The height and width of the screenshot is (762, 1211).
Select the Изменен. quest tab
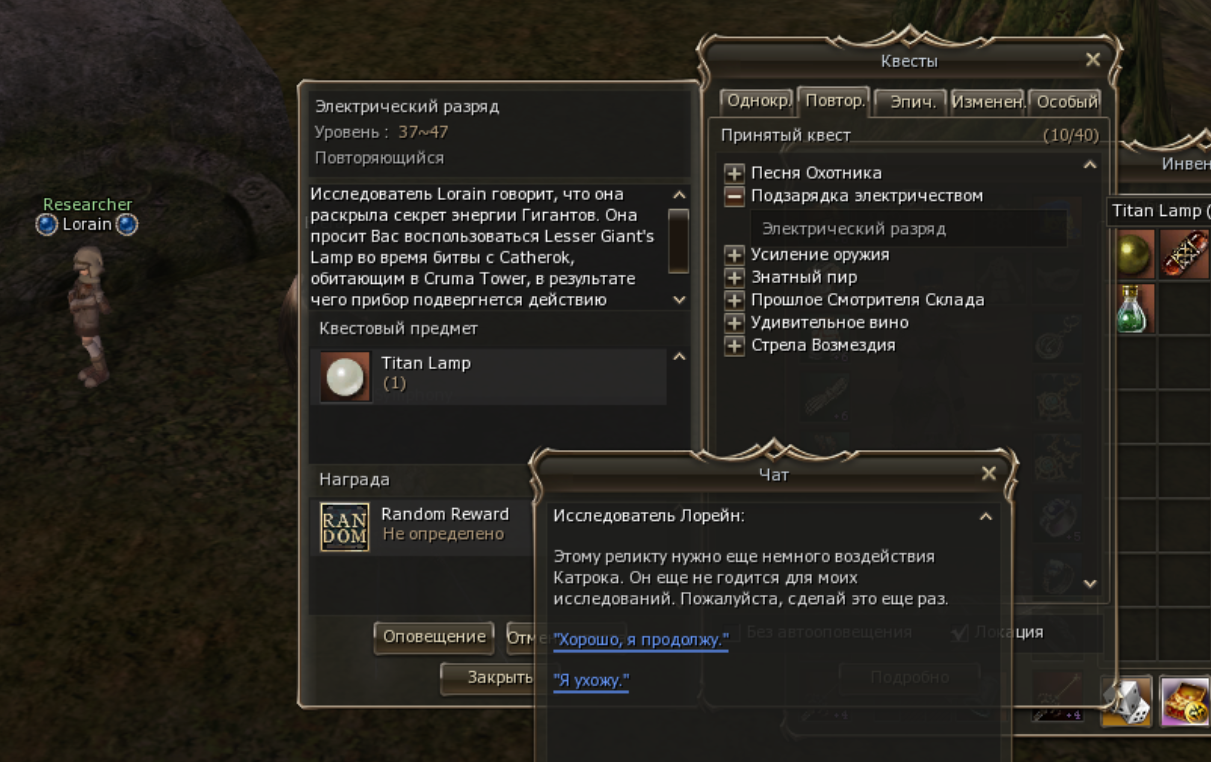(x=987, y=102)
